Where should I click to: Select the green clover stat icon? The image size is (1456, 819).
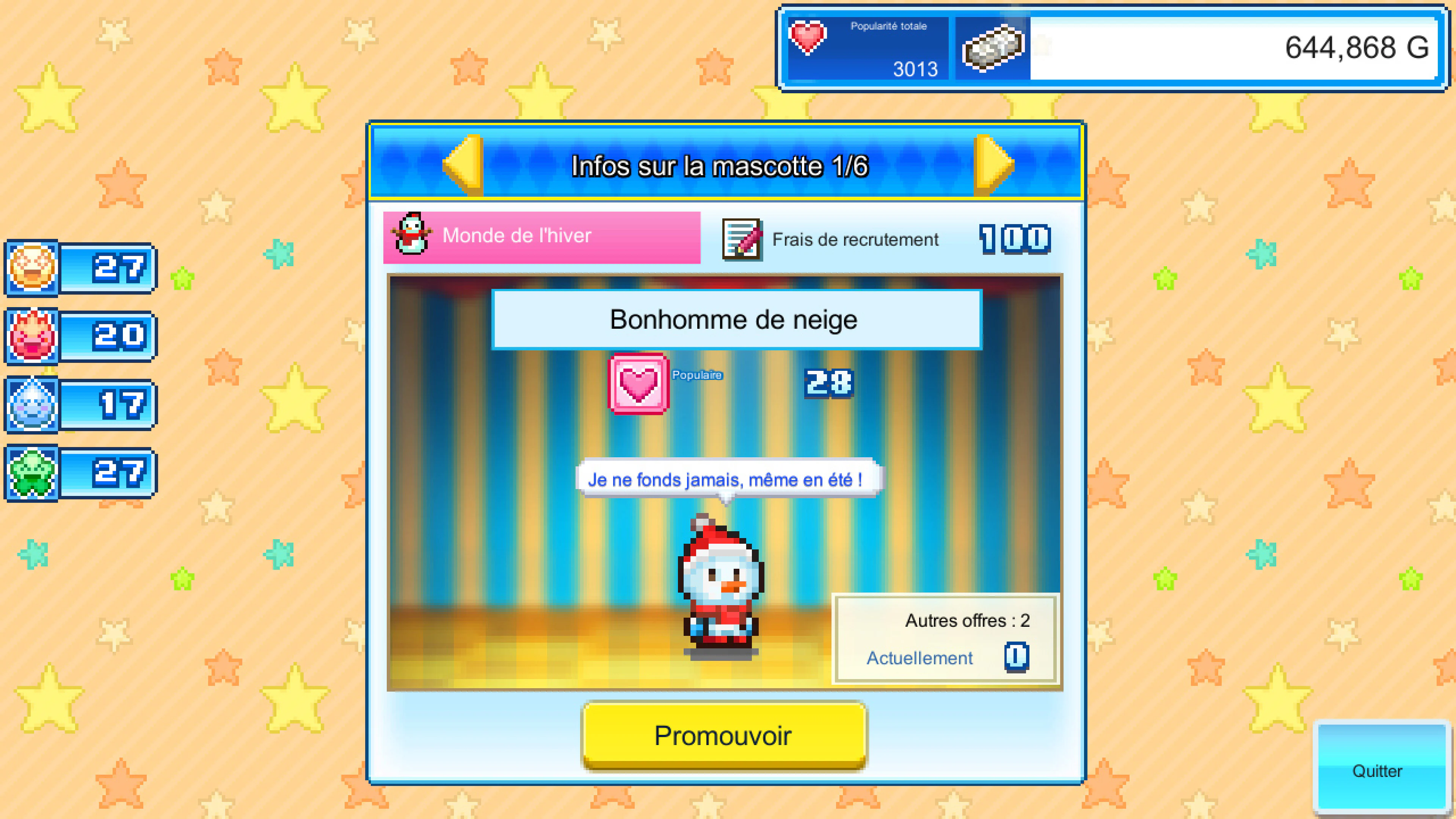31,472
